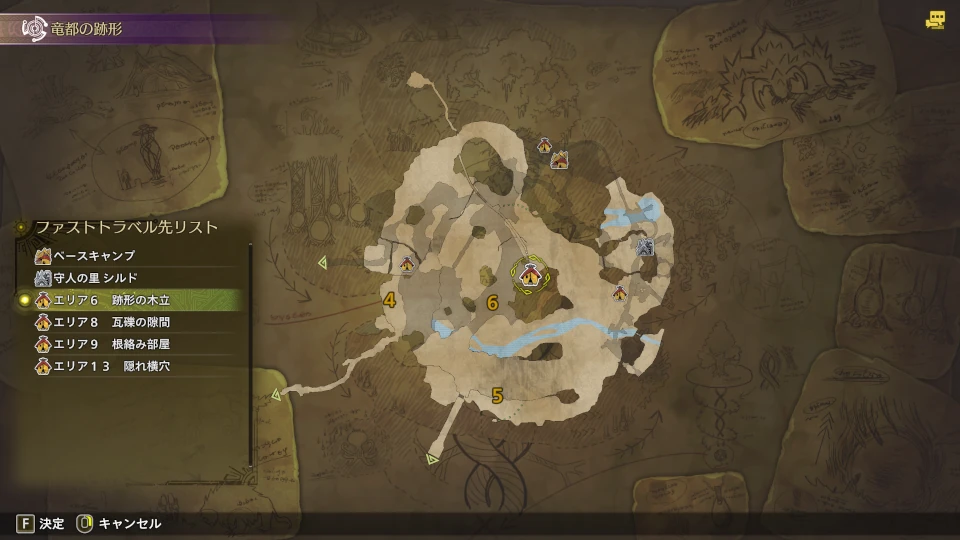Select ベースキャンプ in the fast travel list
Image resolution: width=960 pixels, height=540 pixels.
(x=95, y=256)
